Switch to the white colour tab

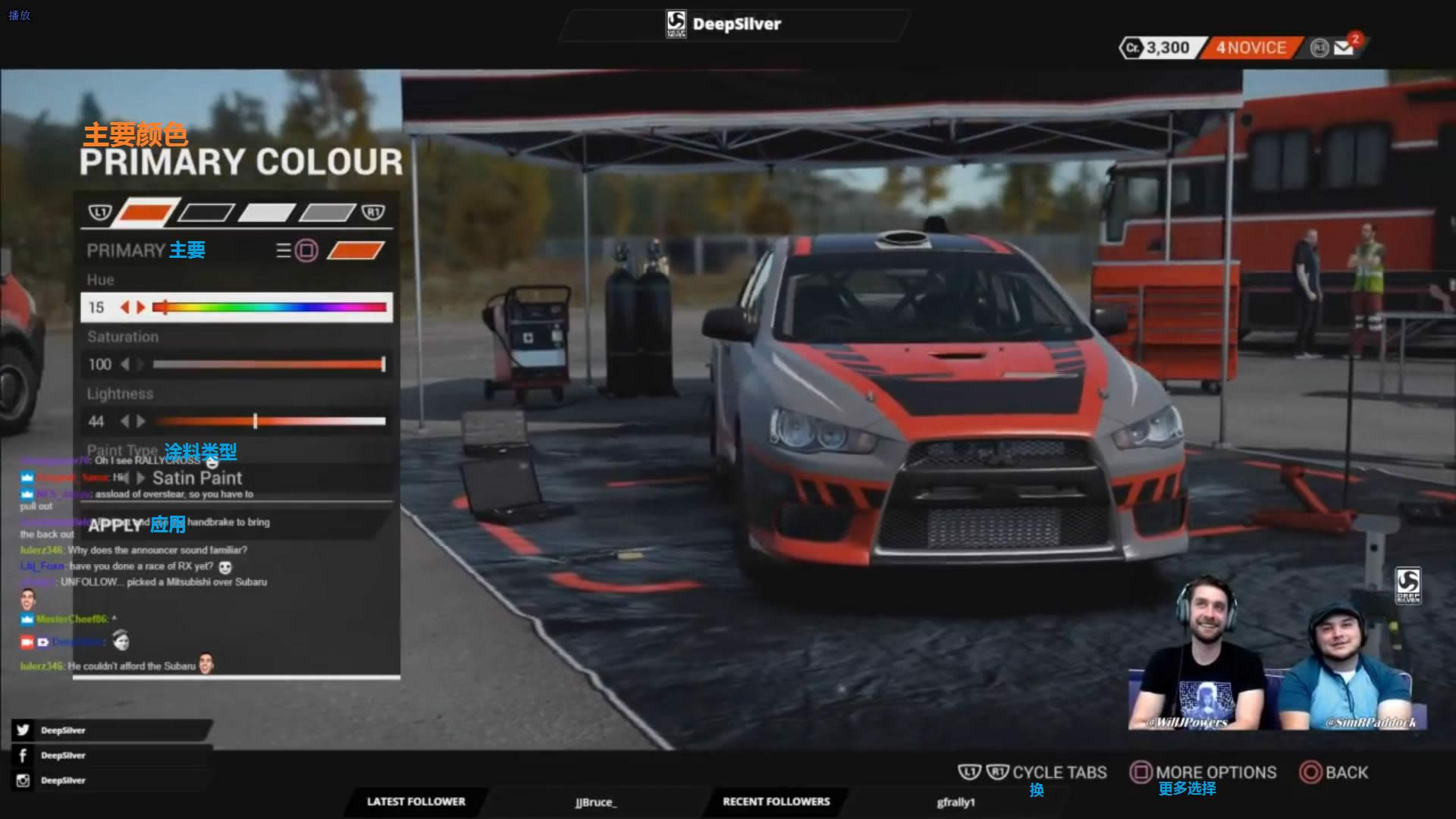266,212
